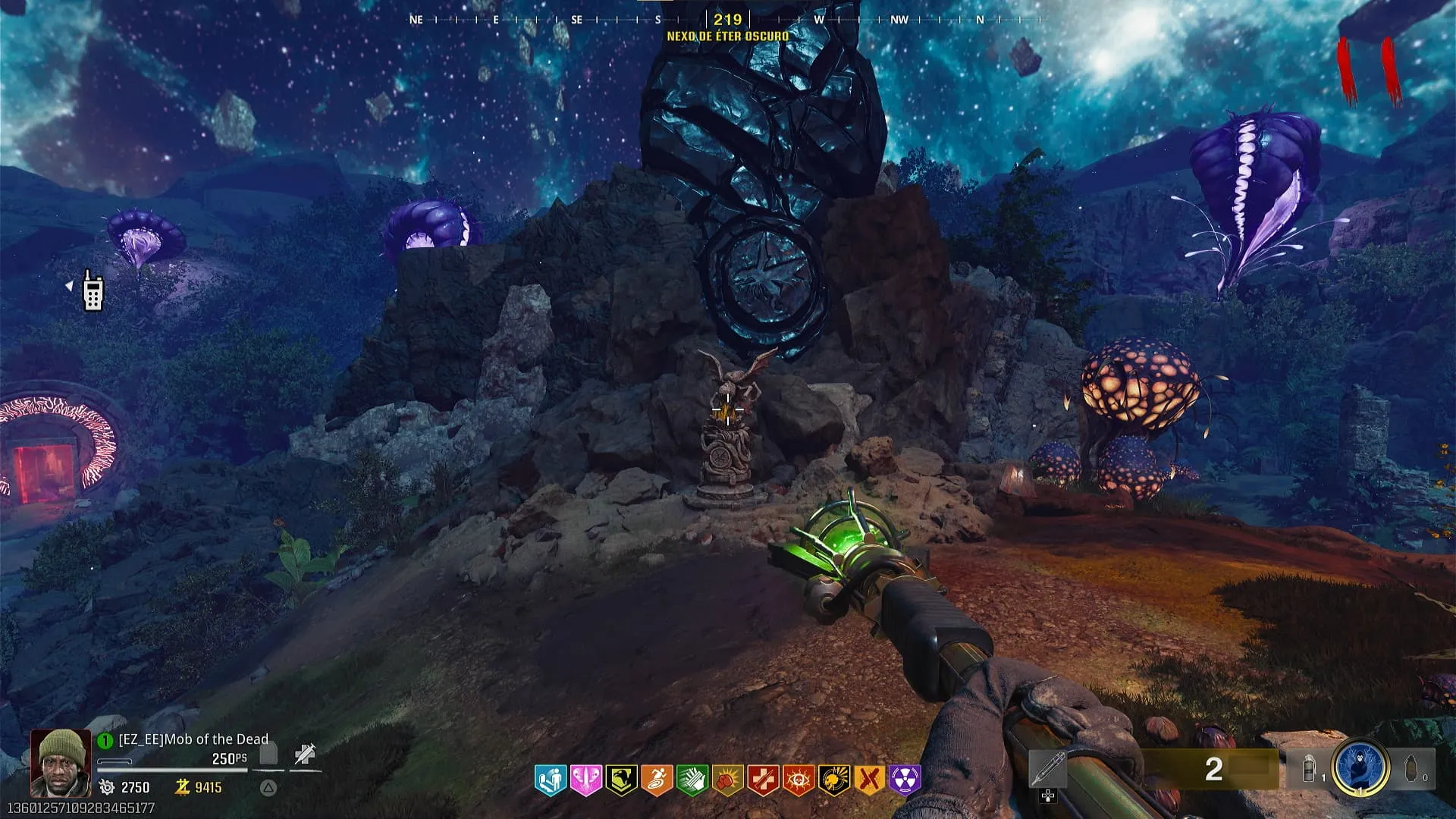This screenshot has width=1456, height=819.
Task: Click the walkie-talkie radio marker icon
Action: click(93, 291)
